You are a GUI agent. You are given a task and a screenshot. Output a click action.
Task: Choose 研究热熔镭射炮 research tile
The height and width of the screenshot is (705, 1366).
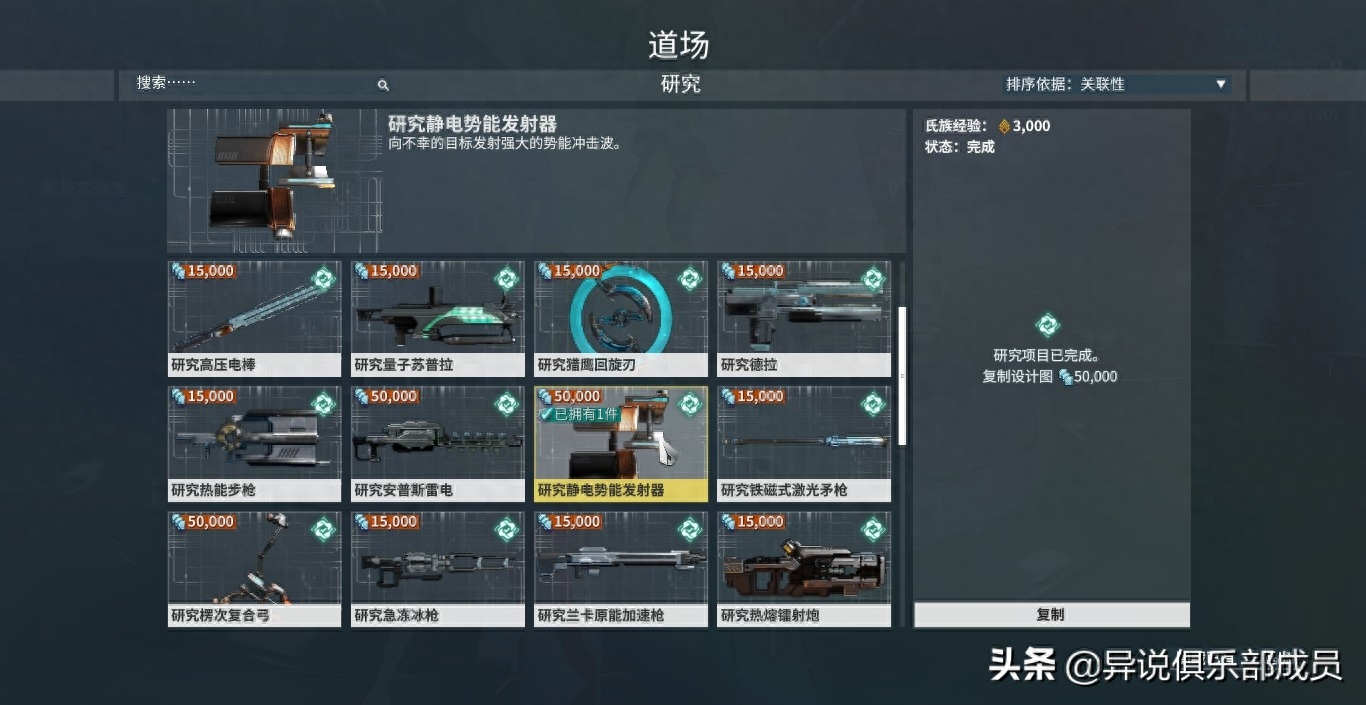coord(804,568)
